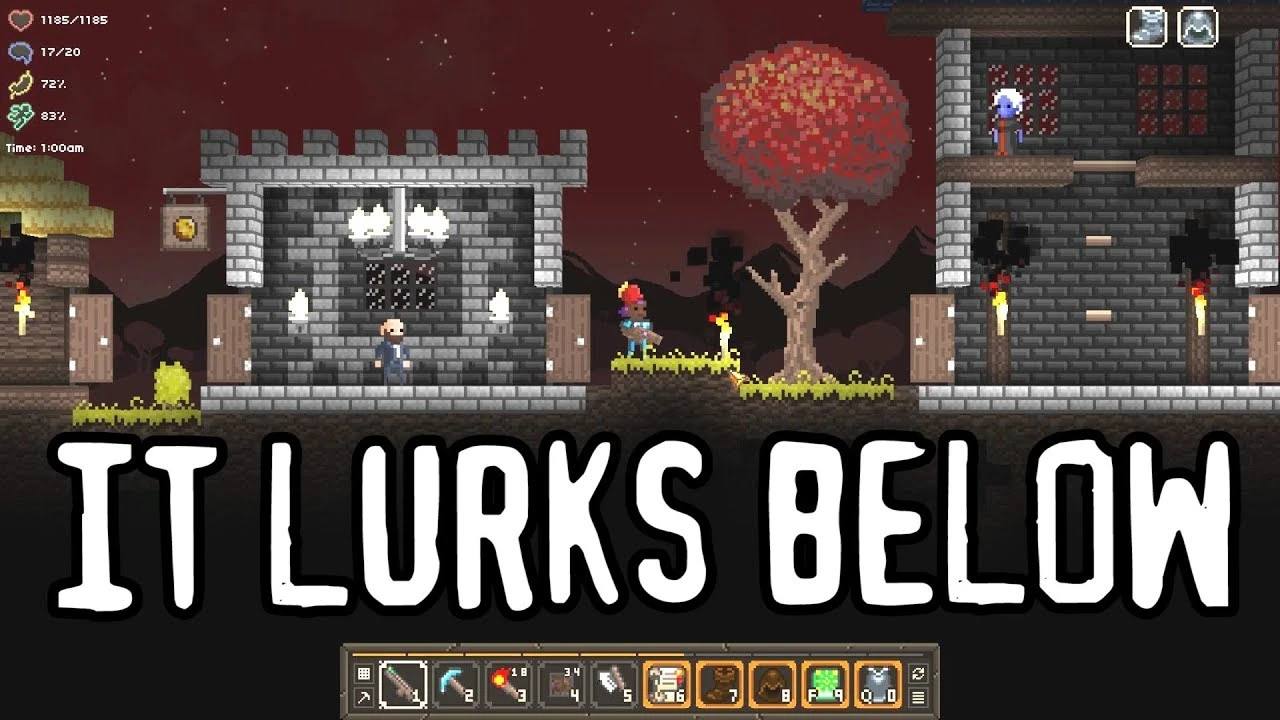Screen dimensions: 1280x720
Task: Select the dagger item in hotbar slot 5
Action: point(611,683)
